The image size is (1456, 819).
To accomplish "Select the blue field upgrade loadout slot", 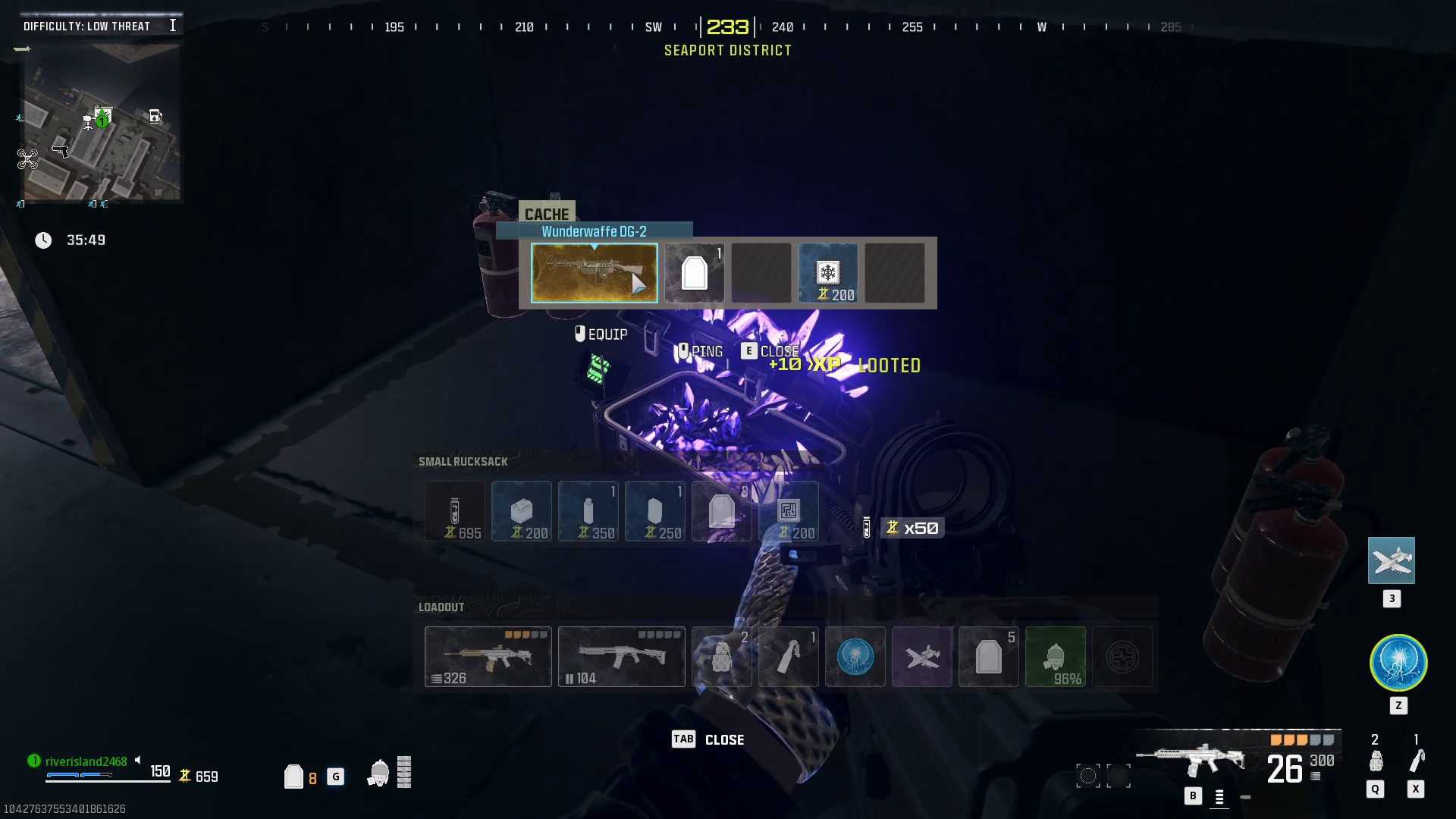I will 855,657.
